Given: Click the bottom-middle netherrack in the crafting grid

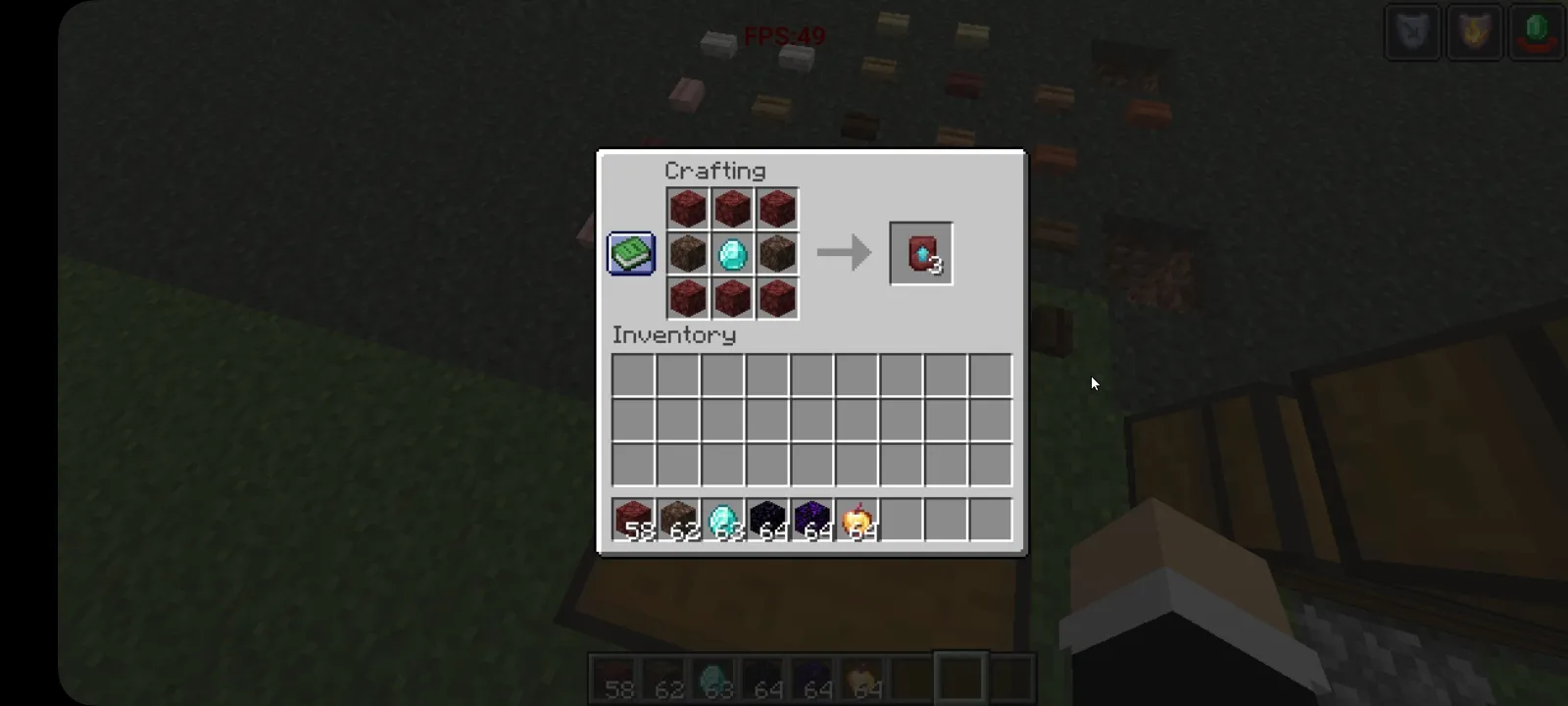Looking at the screenshot, I should point(731,298).
